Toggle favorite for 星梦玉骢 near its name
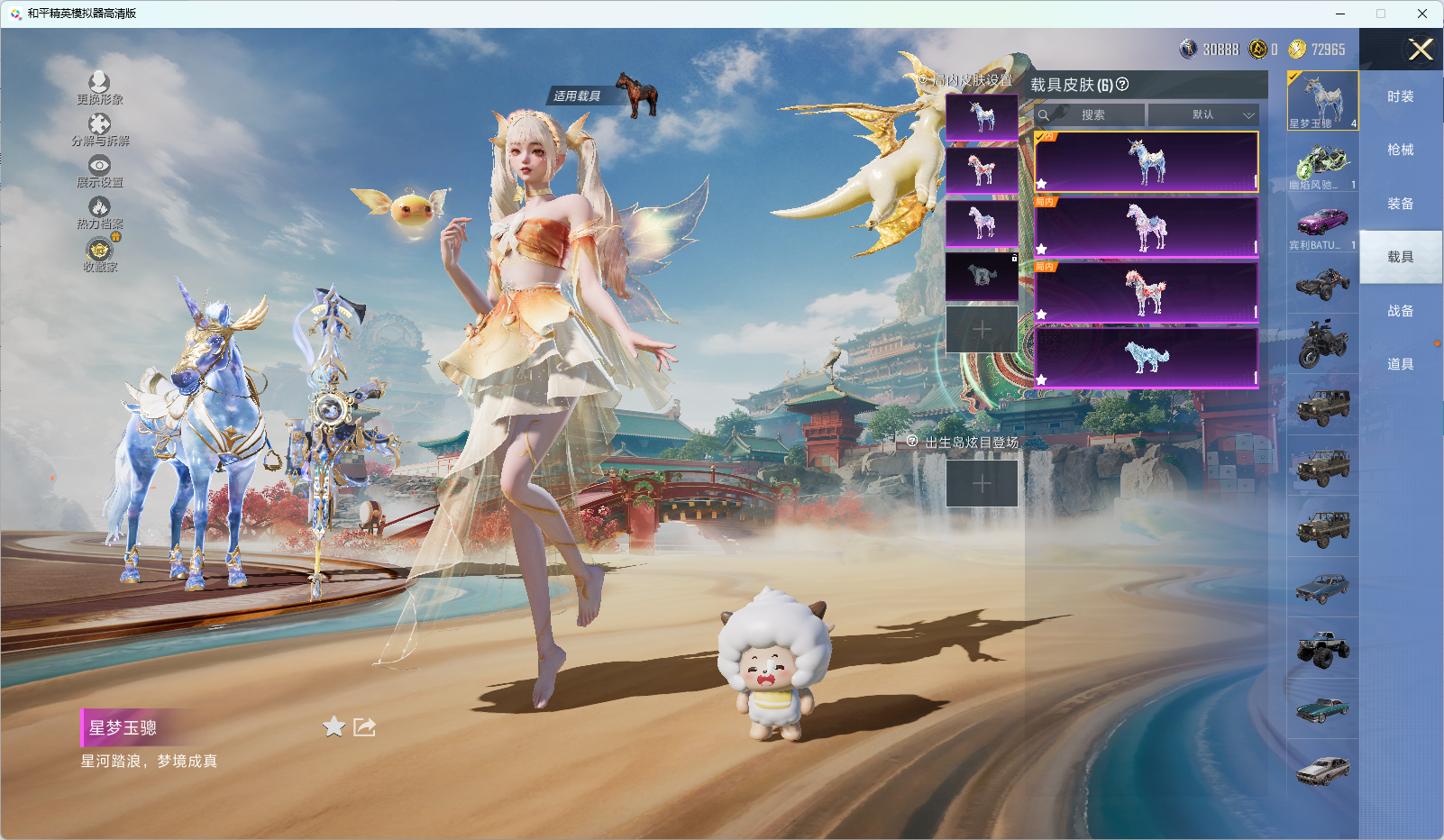The height and width of the screenshot is (840, 1444). [333, 726]
